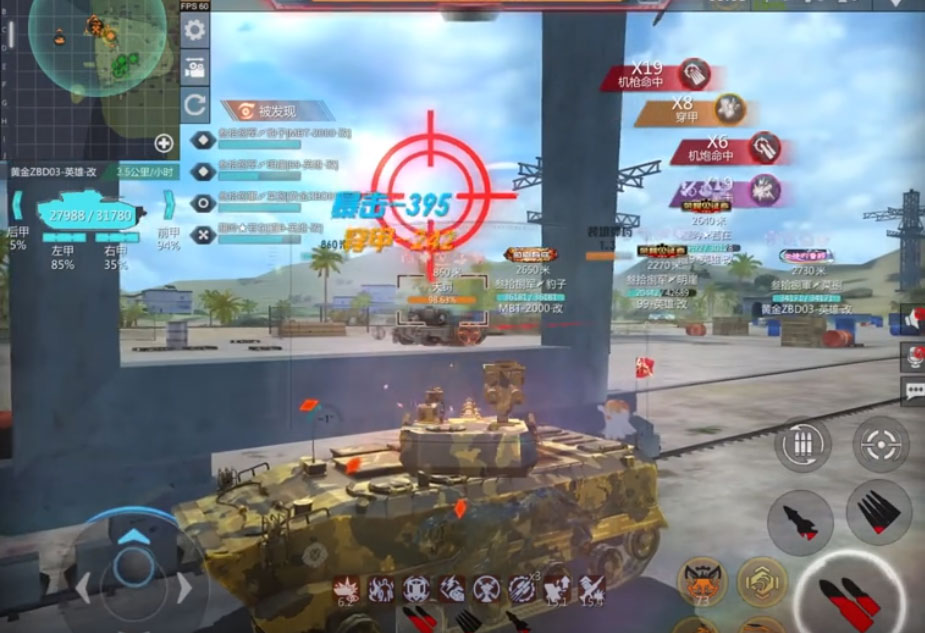This screenshot has width=925, height=633.
Task: Activate the crosshair aim mode button
Action: pos(881,444)
